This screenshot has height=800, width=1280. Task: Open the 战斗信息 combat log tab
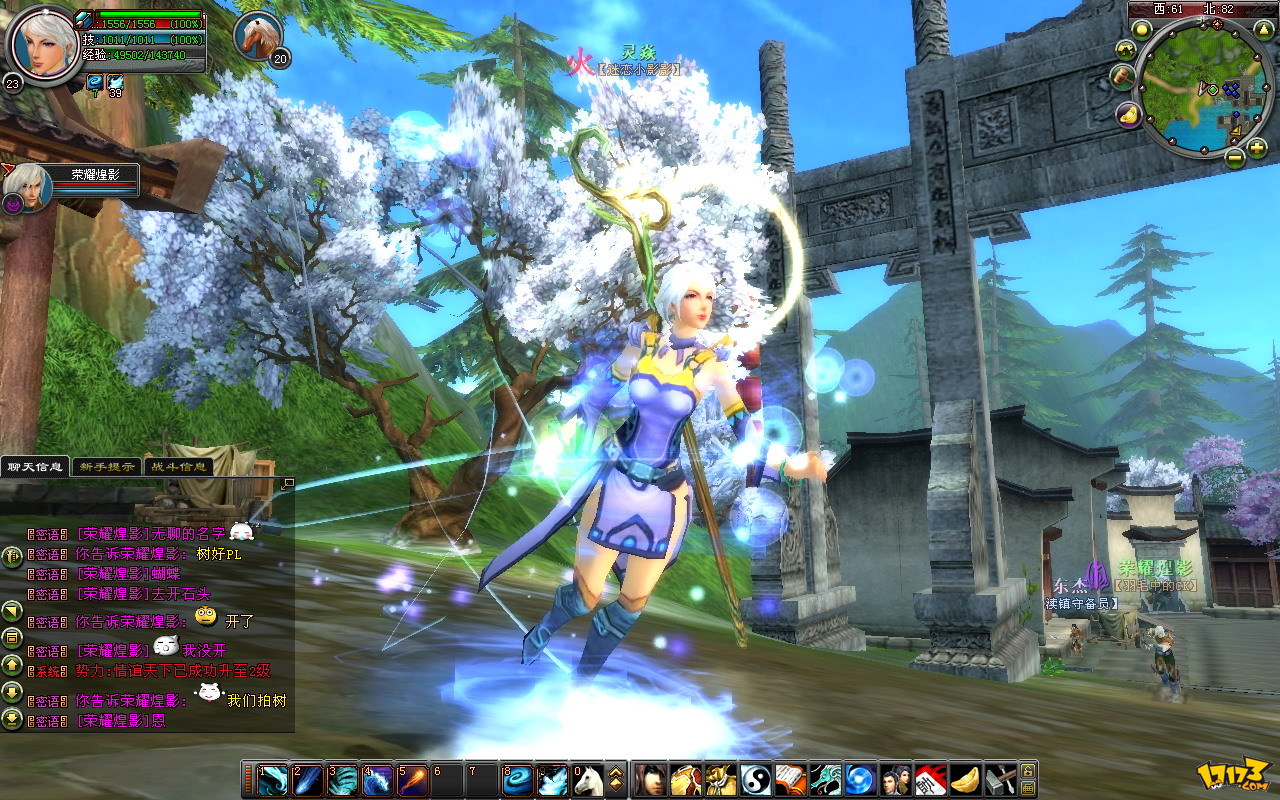pos(179,466)
